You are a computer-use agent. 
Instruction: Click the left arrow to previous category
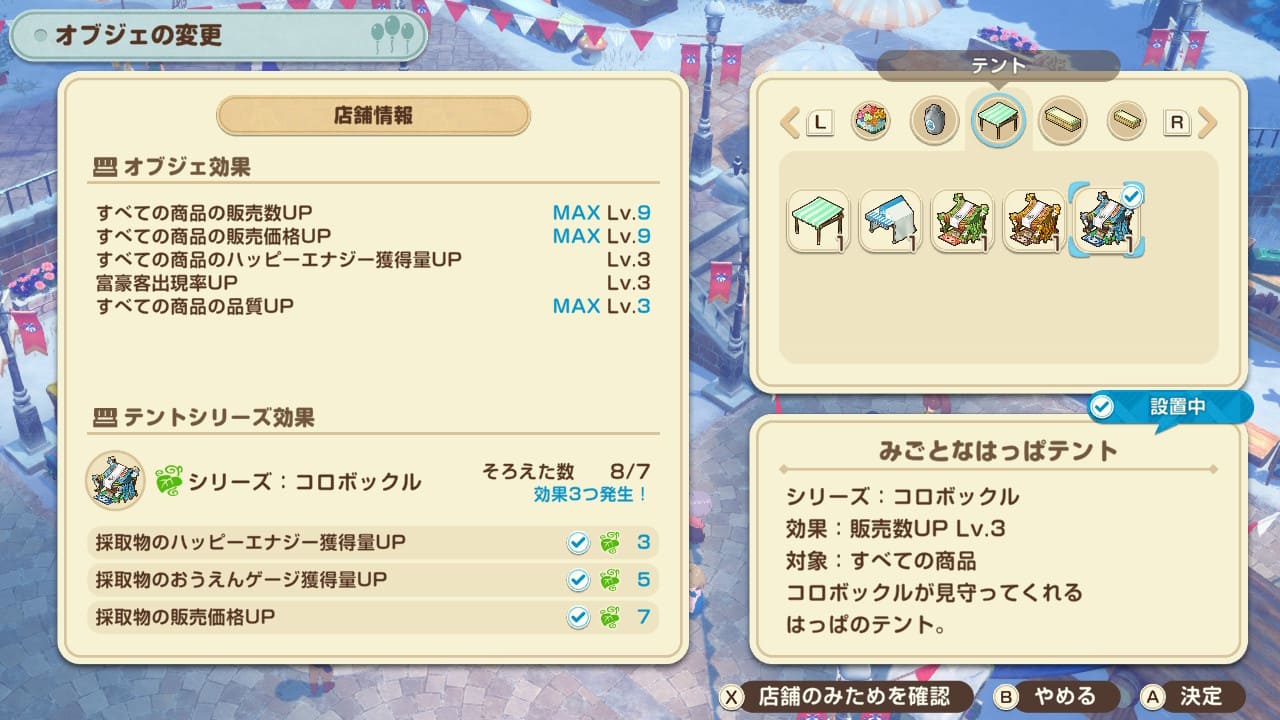(x=790, y=123)
